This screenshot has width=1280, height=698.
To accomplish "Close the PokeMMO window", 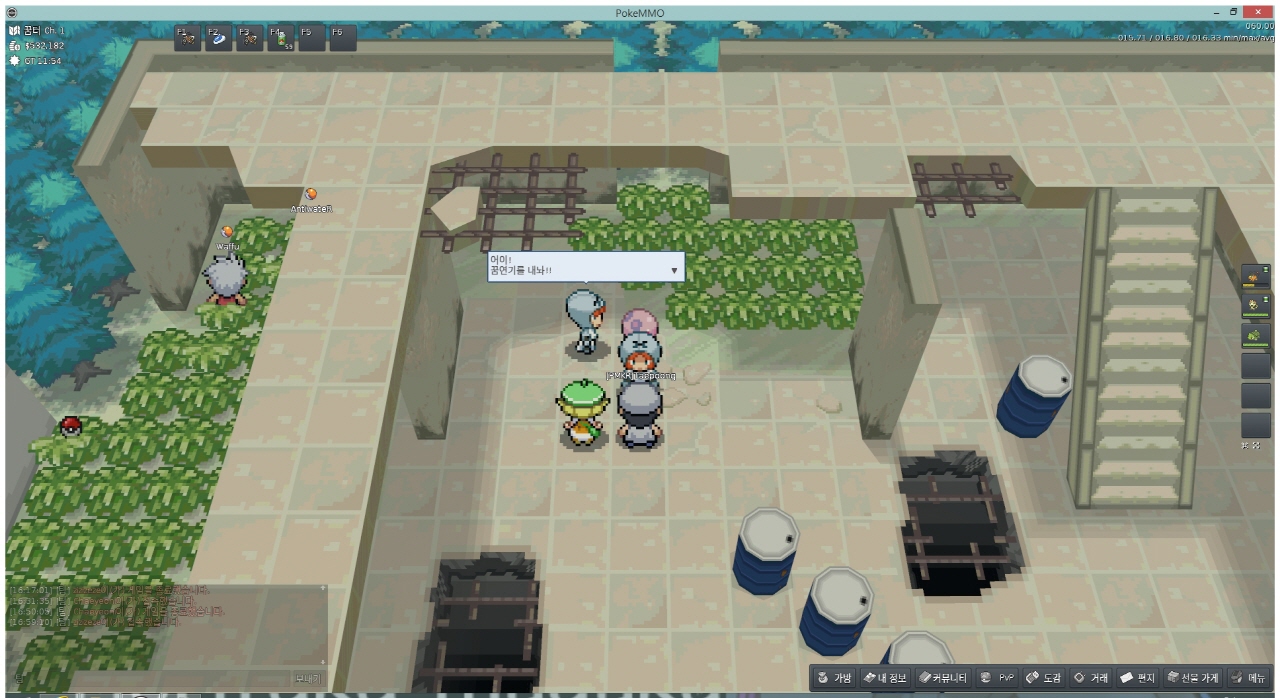I will [x=1258, y=10].
